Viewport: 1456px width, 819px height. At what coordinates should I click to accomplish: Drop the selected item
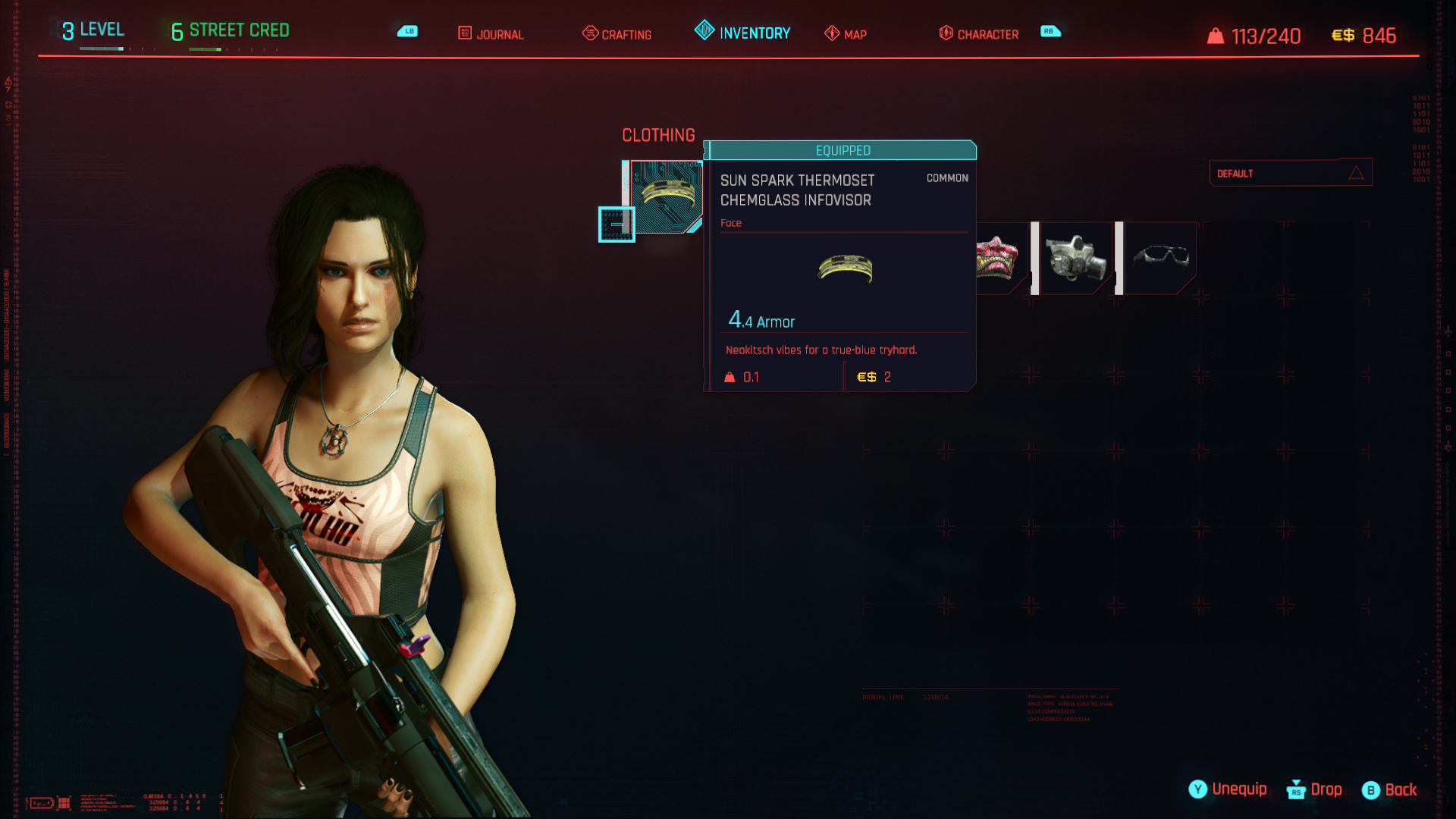coord(1315,789)
